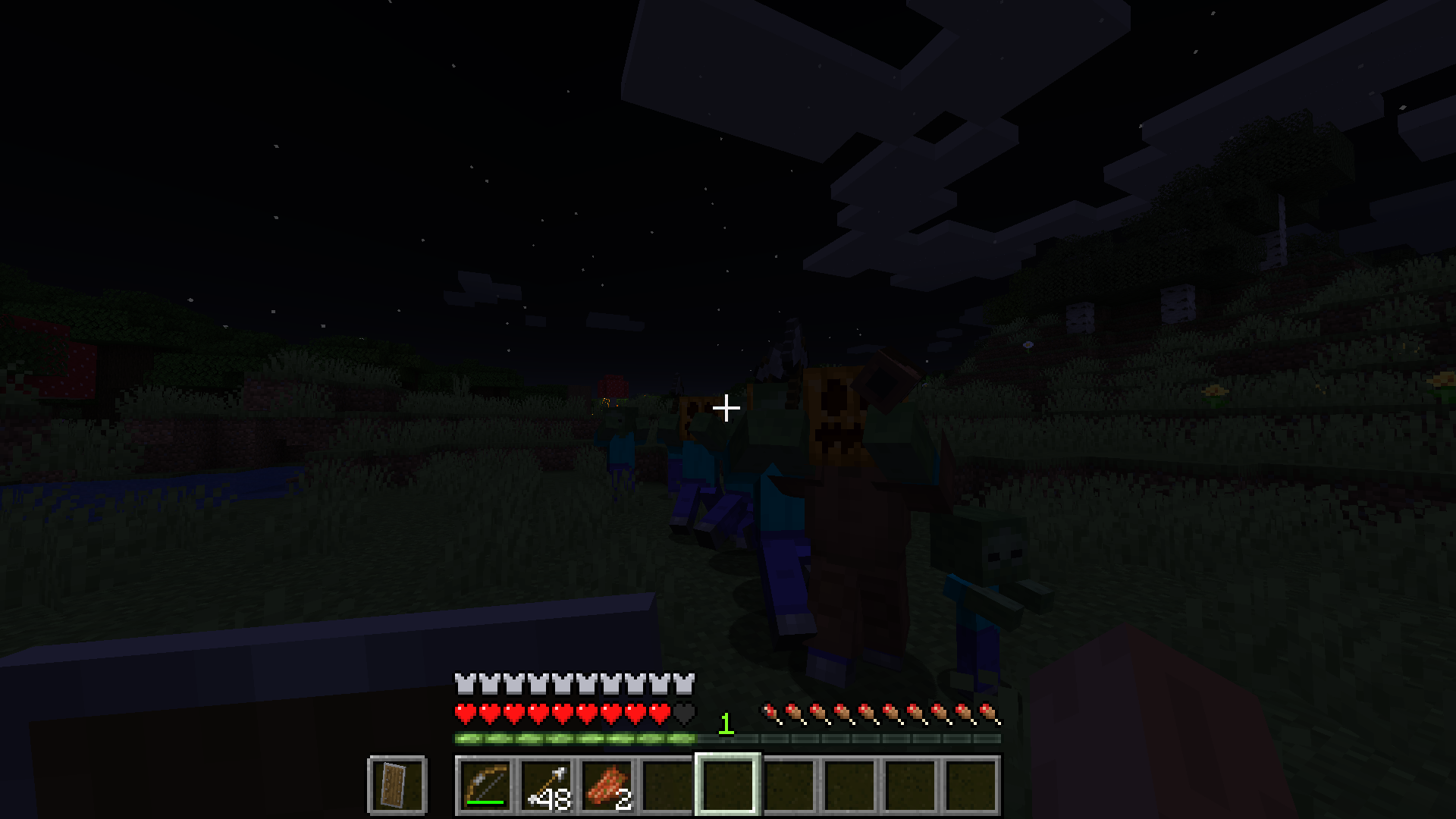The image size is (1456, 819).
Task: Click the crosshair at screen center
Action: tap(726, 408)
